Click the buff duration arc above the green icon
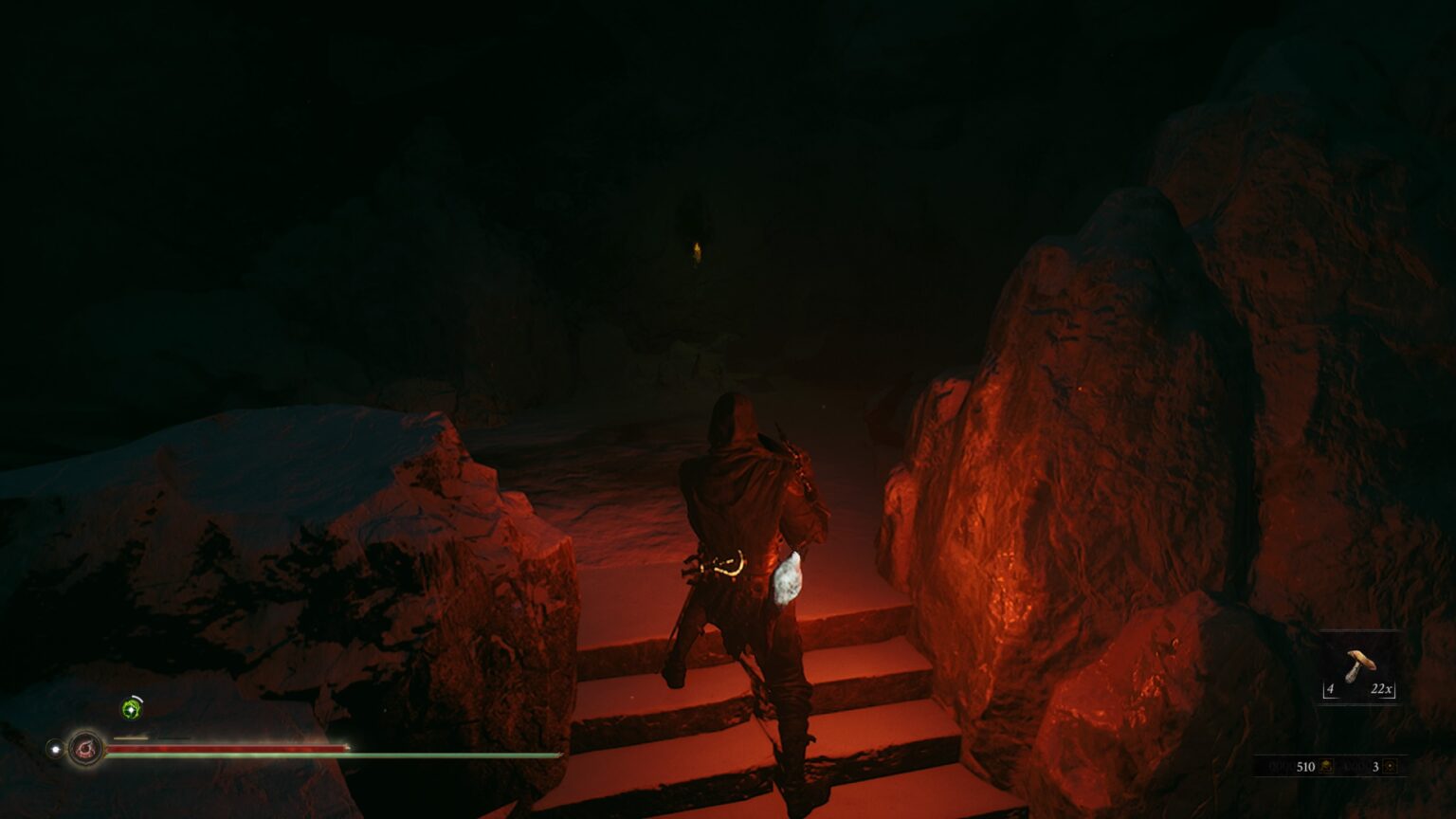The height and width of the screenshot is (819, 1456). pos(136,698)
